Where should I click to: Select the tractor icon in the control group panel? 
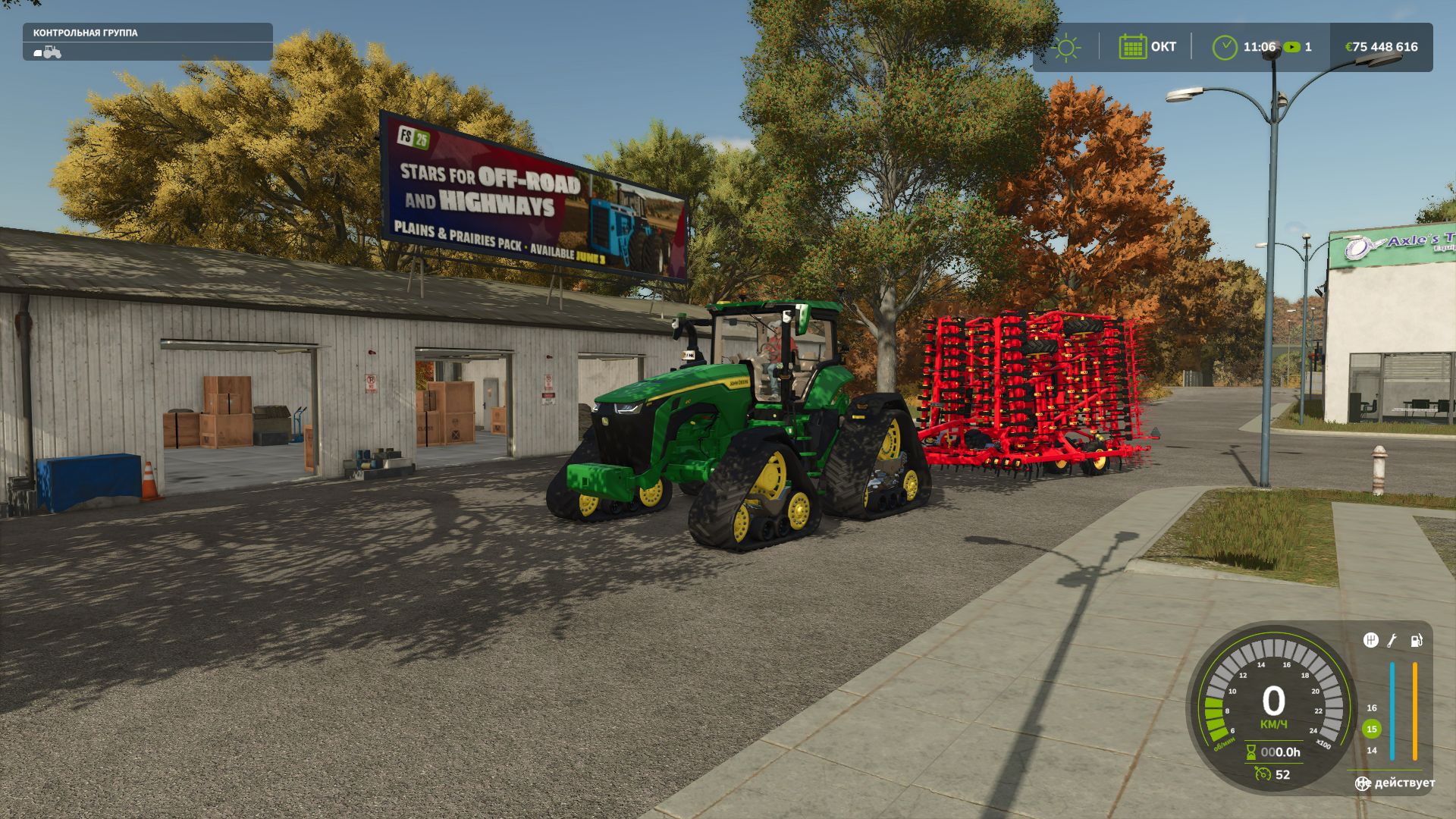pos(48,52)
